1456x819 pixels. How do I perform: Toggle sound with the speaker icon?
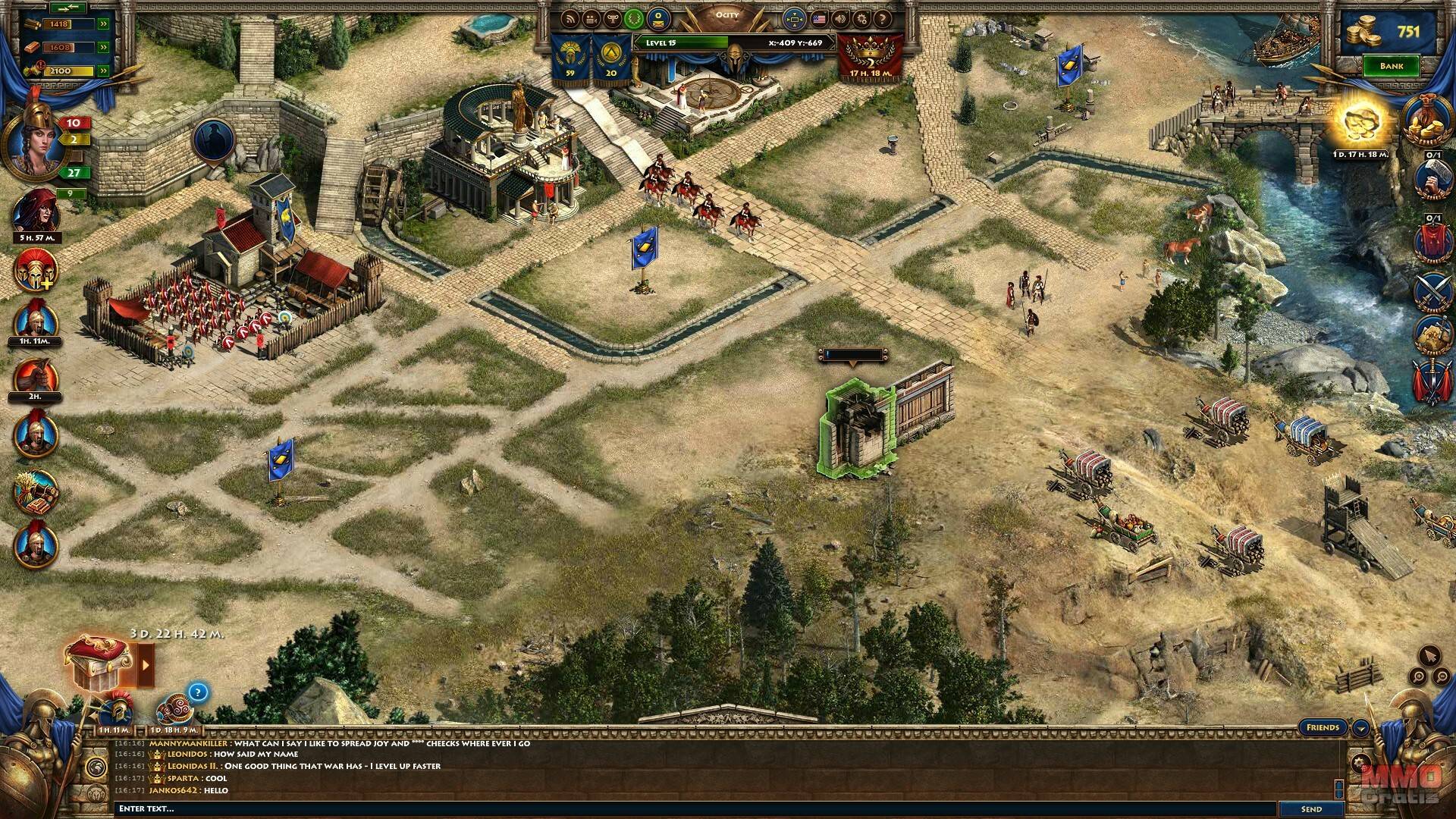840,19
